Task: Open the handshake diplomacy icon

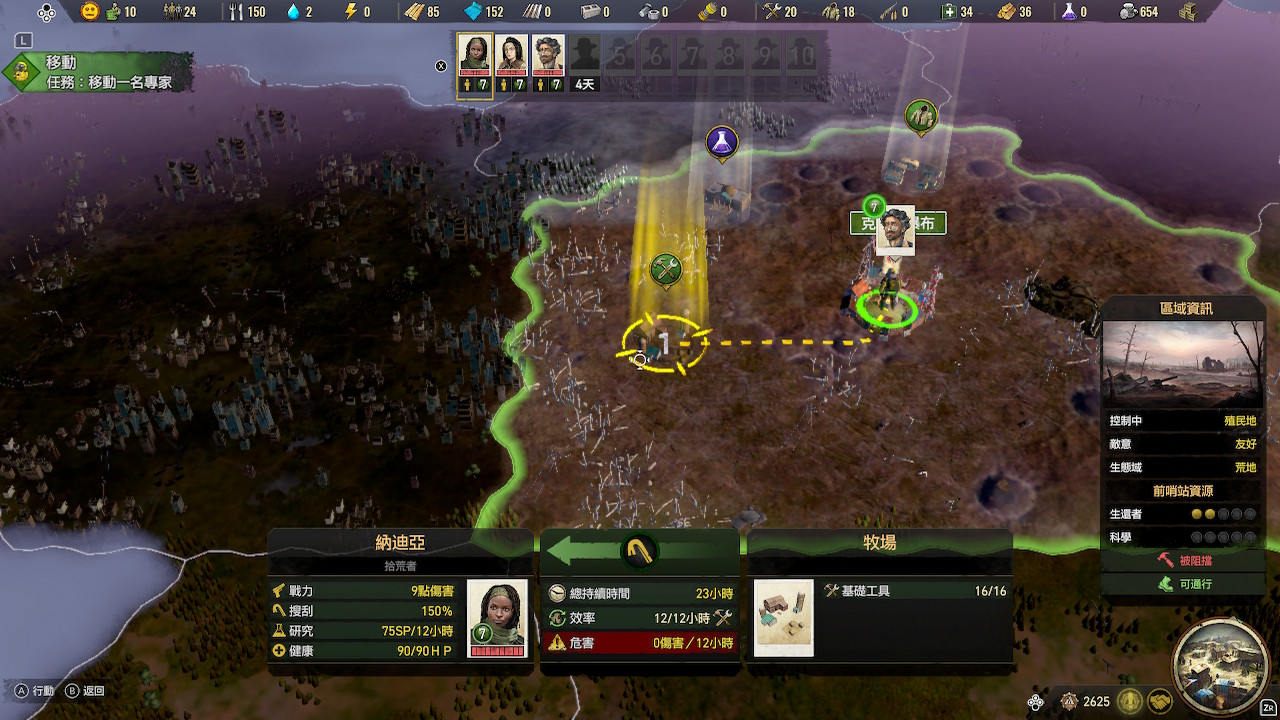Action: pyautogui.click(x=1159, y=701)
